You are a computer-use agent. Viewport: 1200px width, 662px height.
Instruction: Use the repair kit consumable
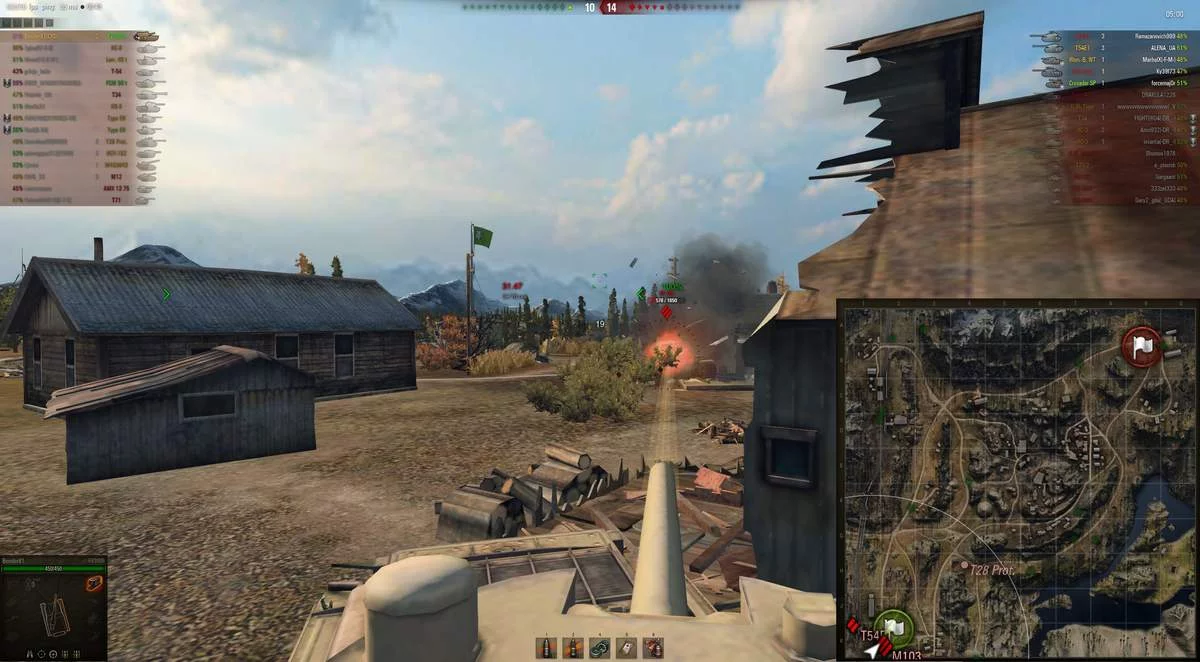600,648
